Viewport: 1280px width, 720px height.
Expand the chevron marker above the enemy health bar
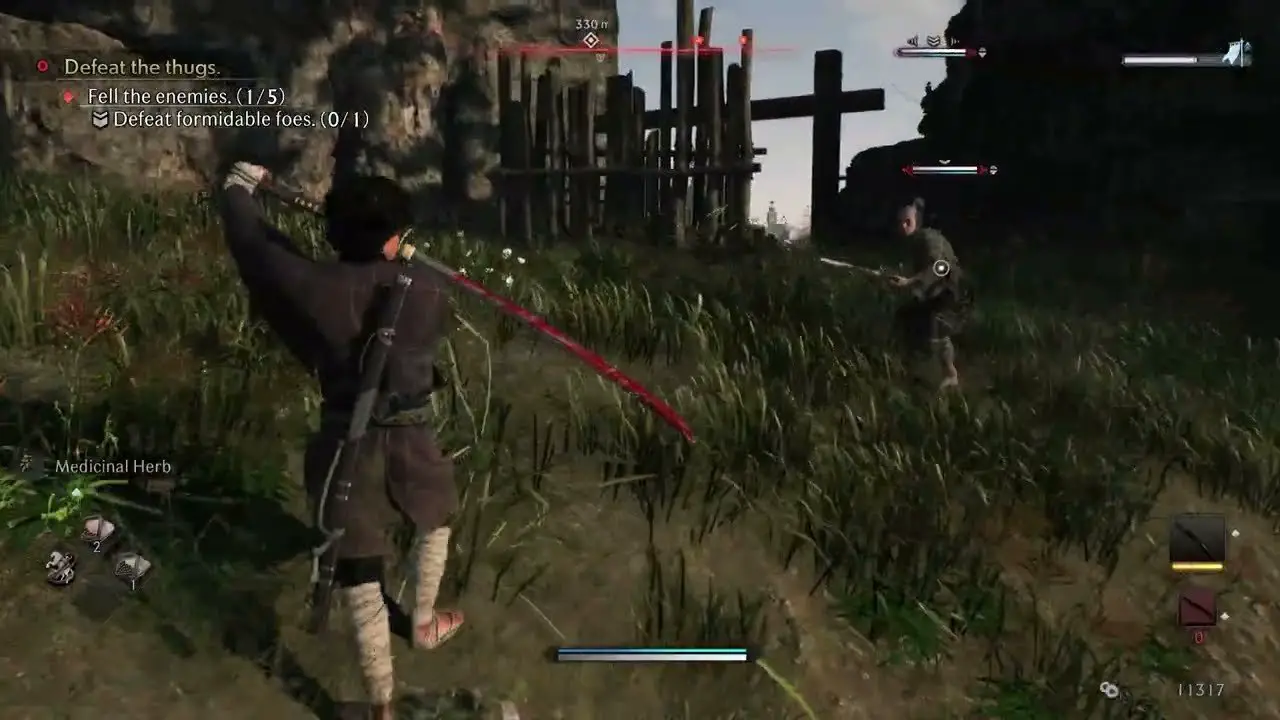pos(944,161)
